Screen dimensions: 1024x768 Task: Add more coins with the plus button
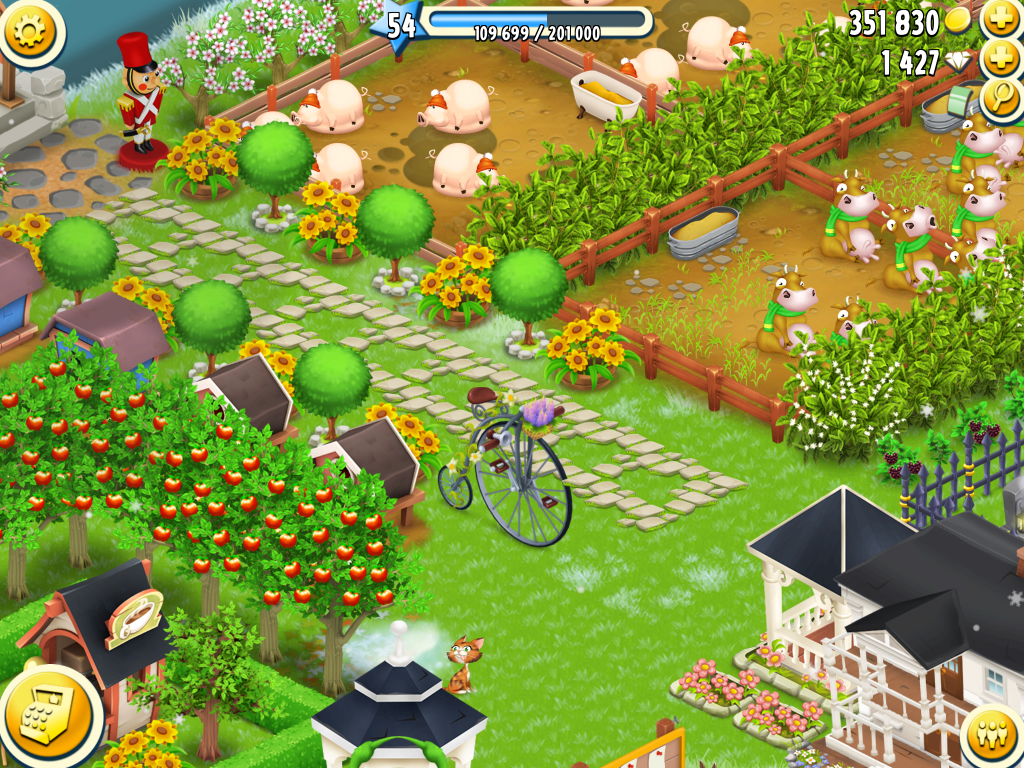point(1001,19)
